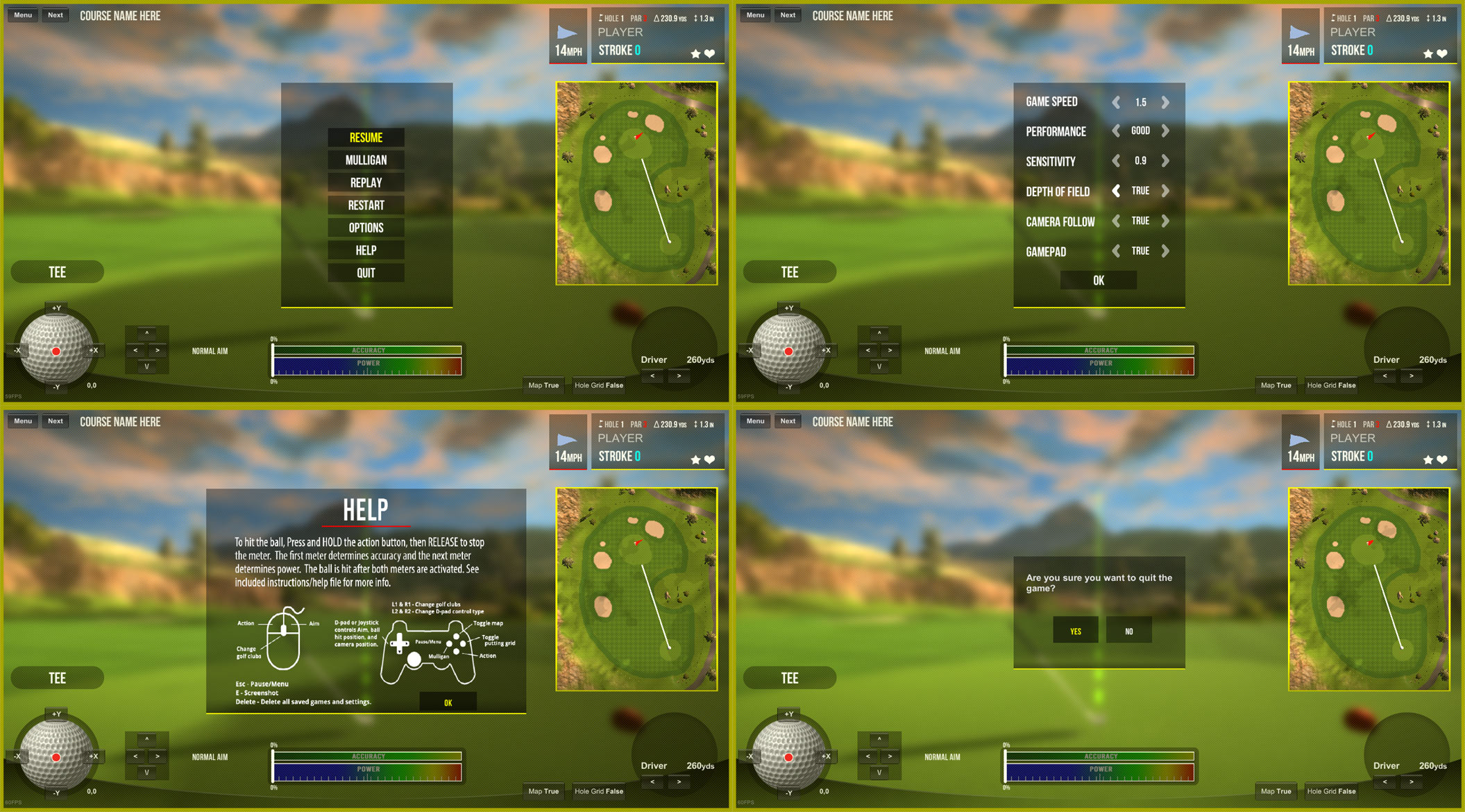This screenshot has height=812, width=1465.
Task: Switch Gamepad setting with its left arrow
Action: [1116, 251]
